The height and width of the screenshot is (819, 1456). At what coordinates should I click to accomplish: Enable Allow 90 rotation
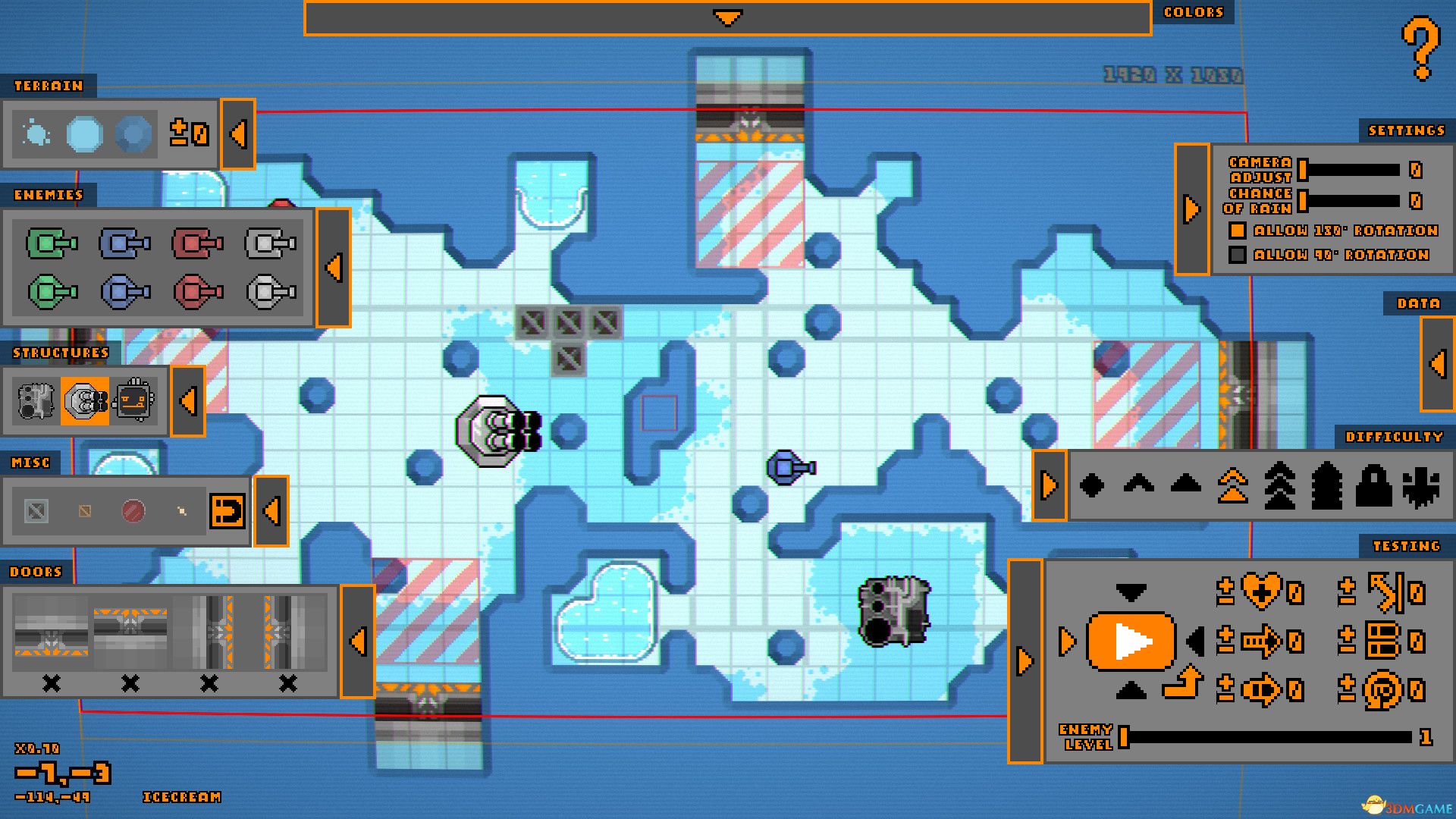tap(1239, 256)
